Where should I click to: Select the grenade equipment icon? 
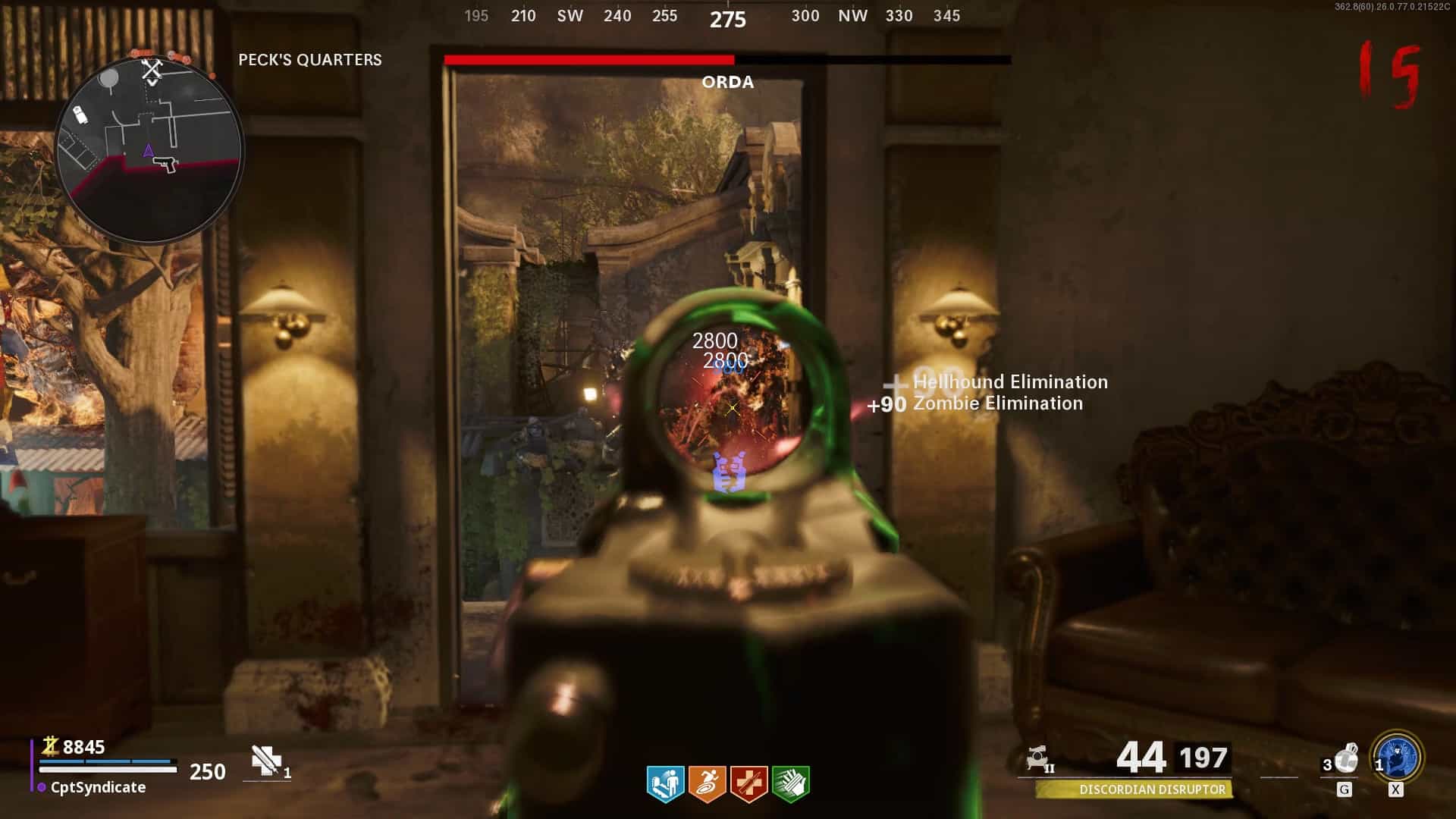pyautogui.click(x=1346, y=758)
